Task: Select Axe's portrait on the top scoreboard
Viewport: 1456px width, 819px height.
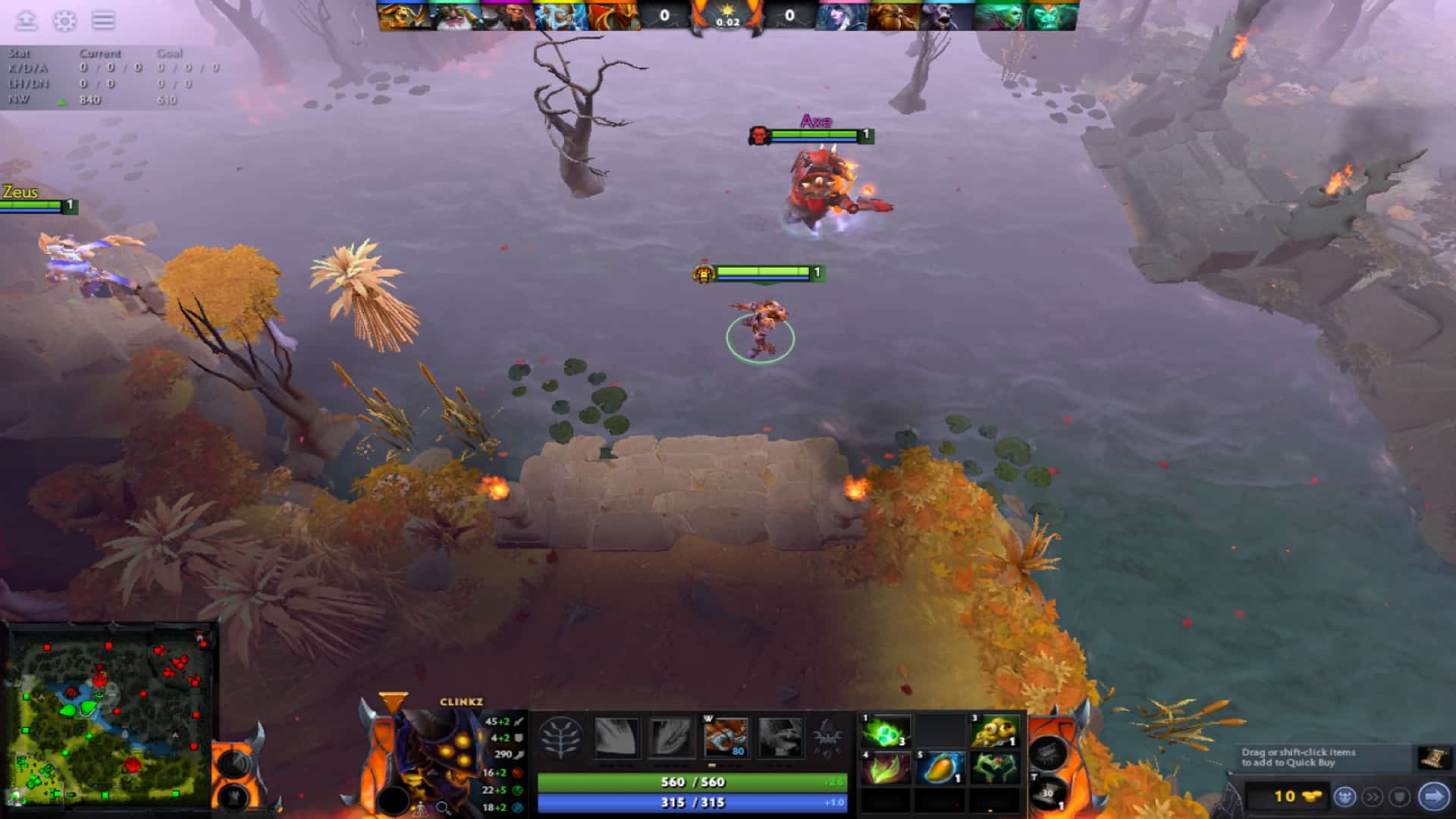Action: tap(614, 15)
